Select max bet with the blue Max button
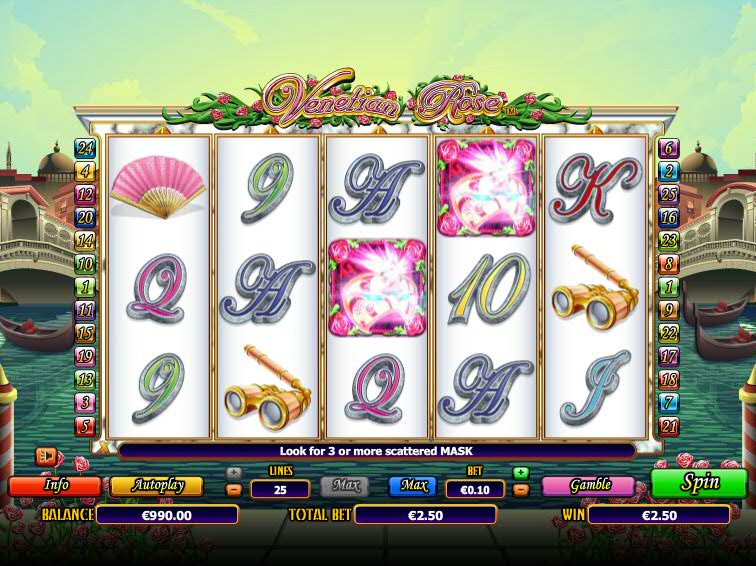This screenshot has height=566, width=756. click(x=413, y=486)
